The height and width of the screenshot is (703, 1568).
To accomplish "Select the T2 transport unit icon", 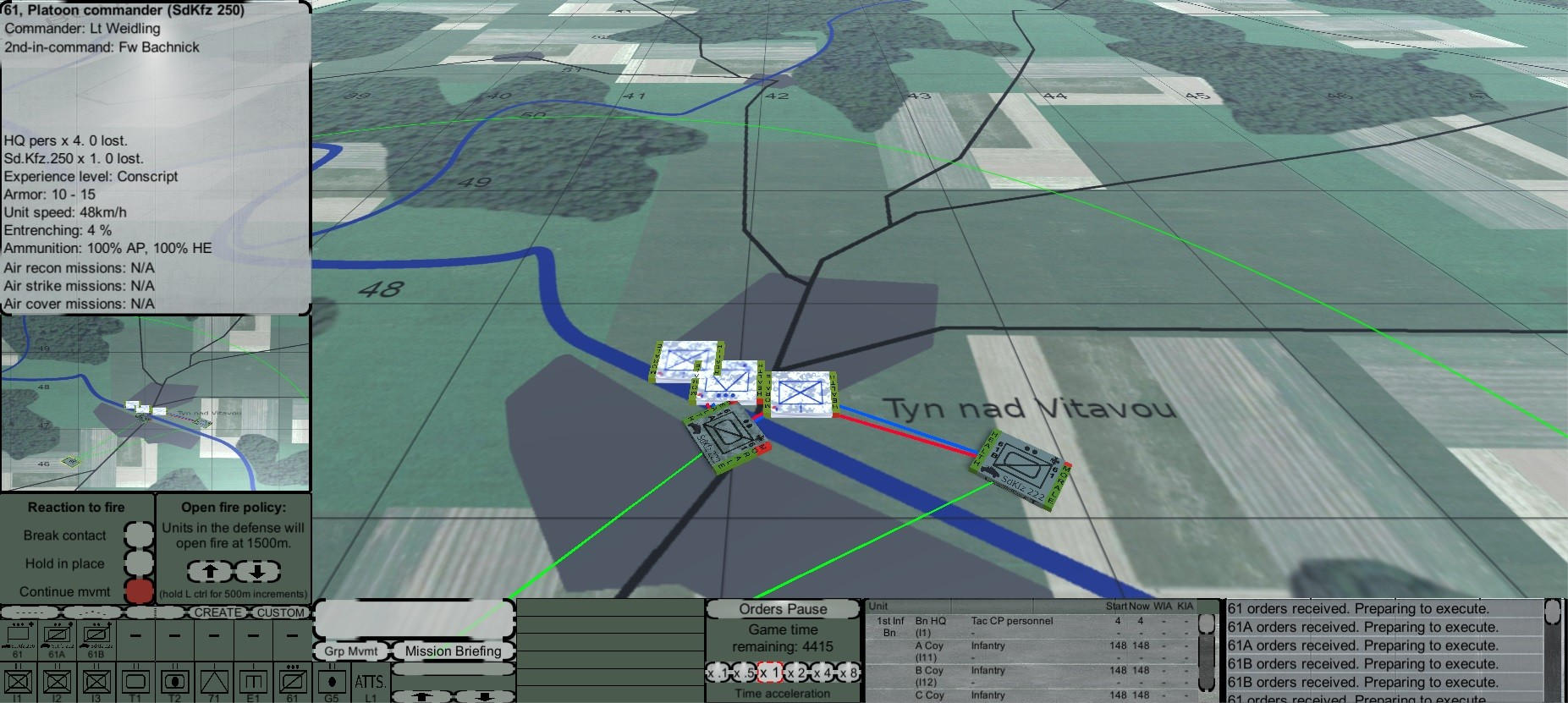I will coord(175,682).
